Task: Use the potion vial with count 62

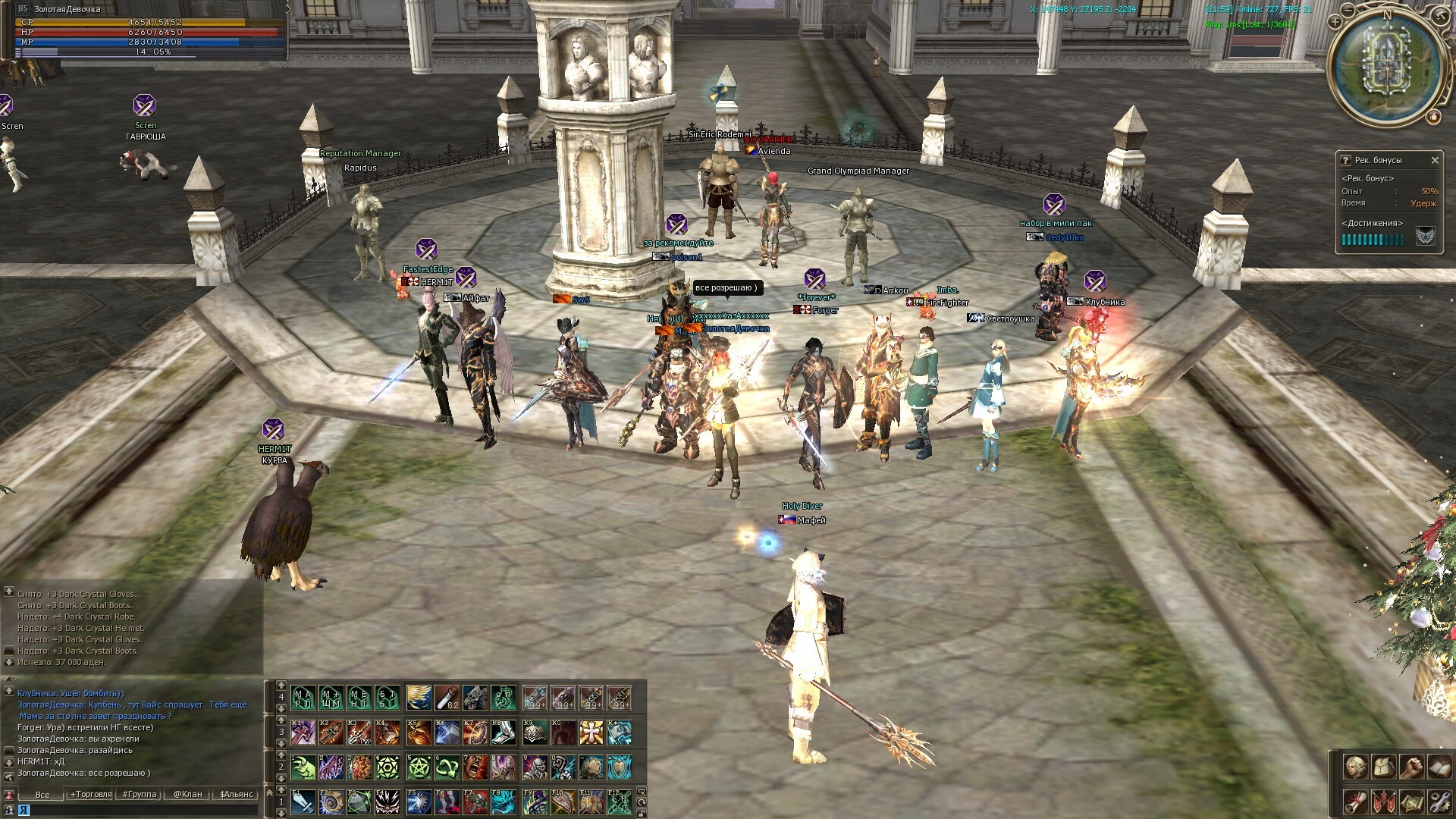Action: 447,697
